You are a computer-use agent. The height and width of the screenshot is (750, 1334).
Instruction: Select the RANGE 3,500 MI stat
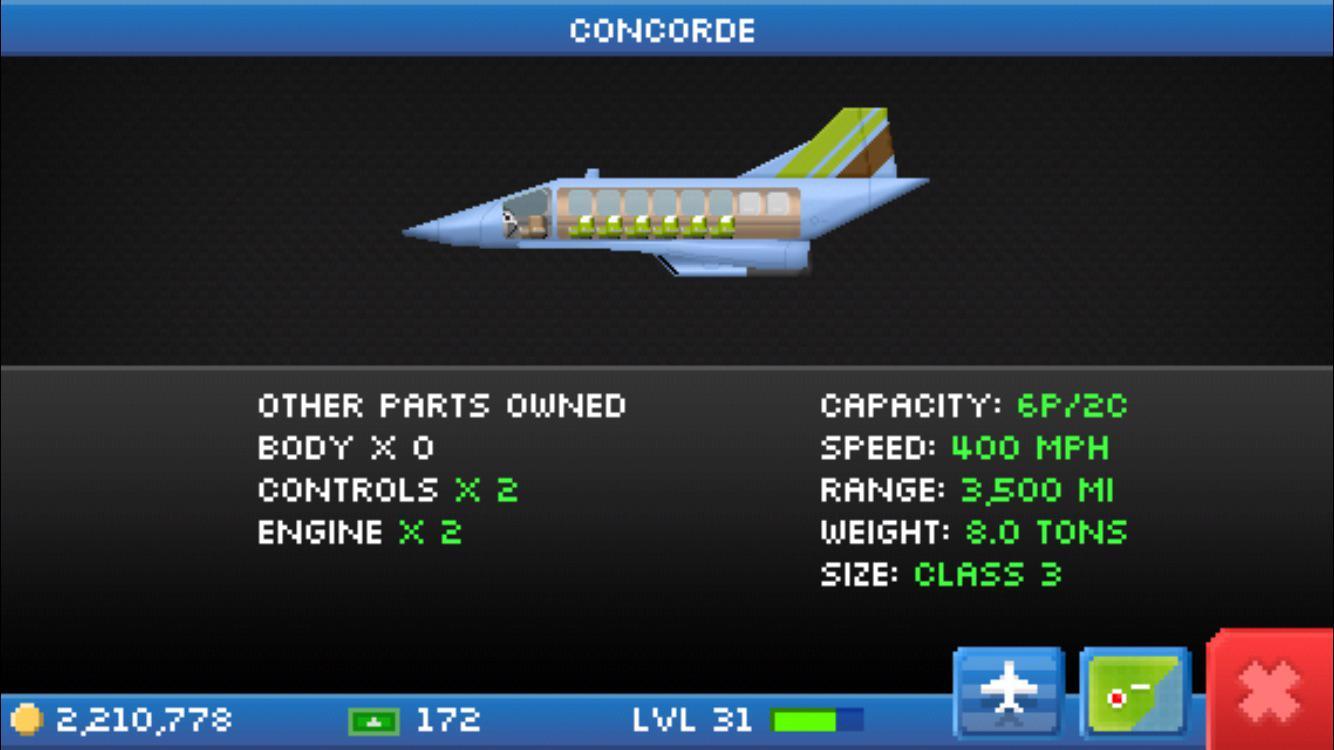click(970, 490)
